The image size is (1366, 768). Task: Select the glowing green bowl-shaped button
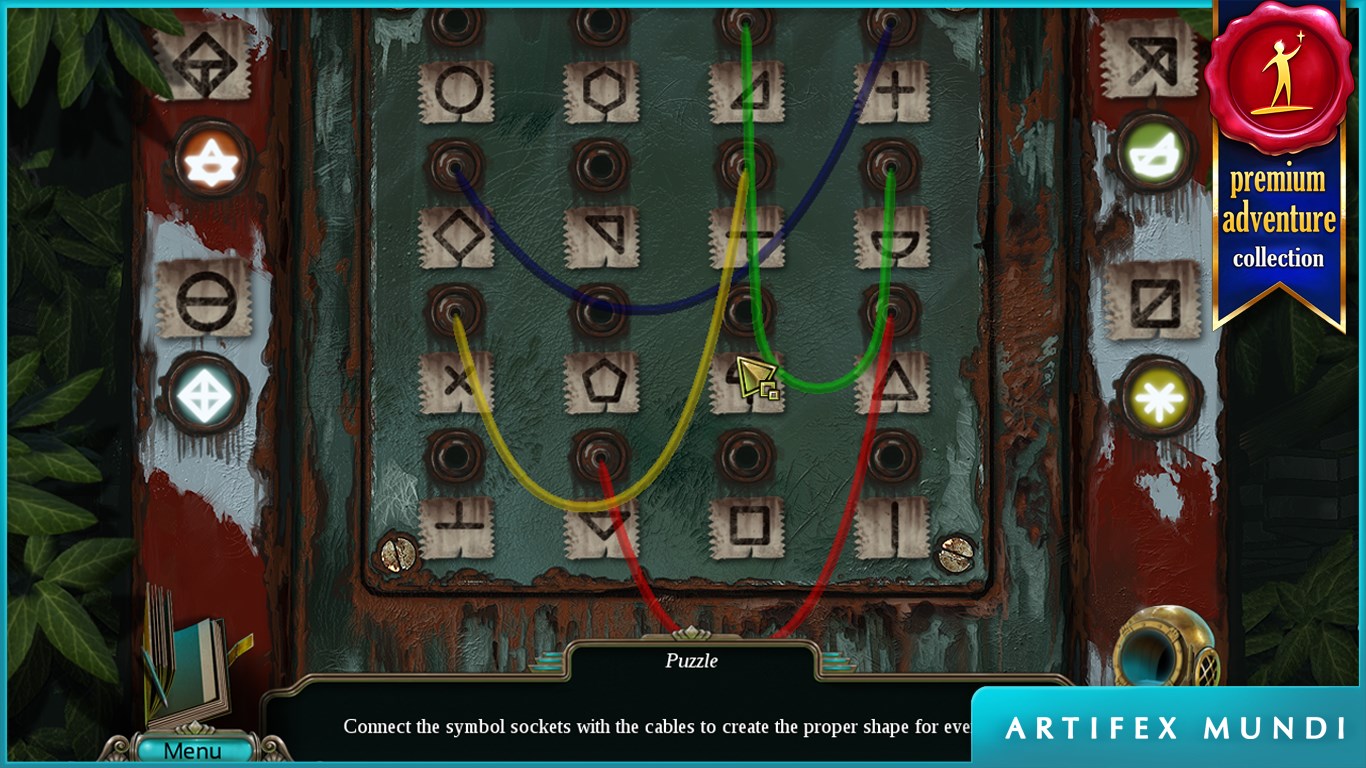tap(1155, 154)
